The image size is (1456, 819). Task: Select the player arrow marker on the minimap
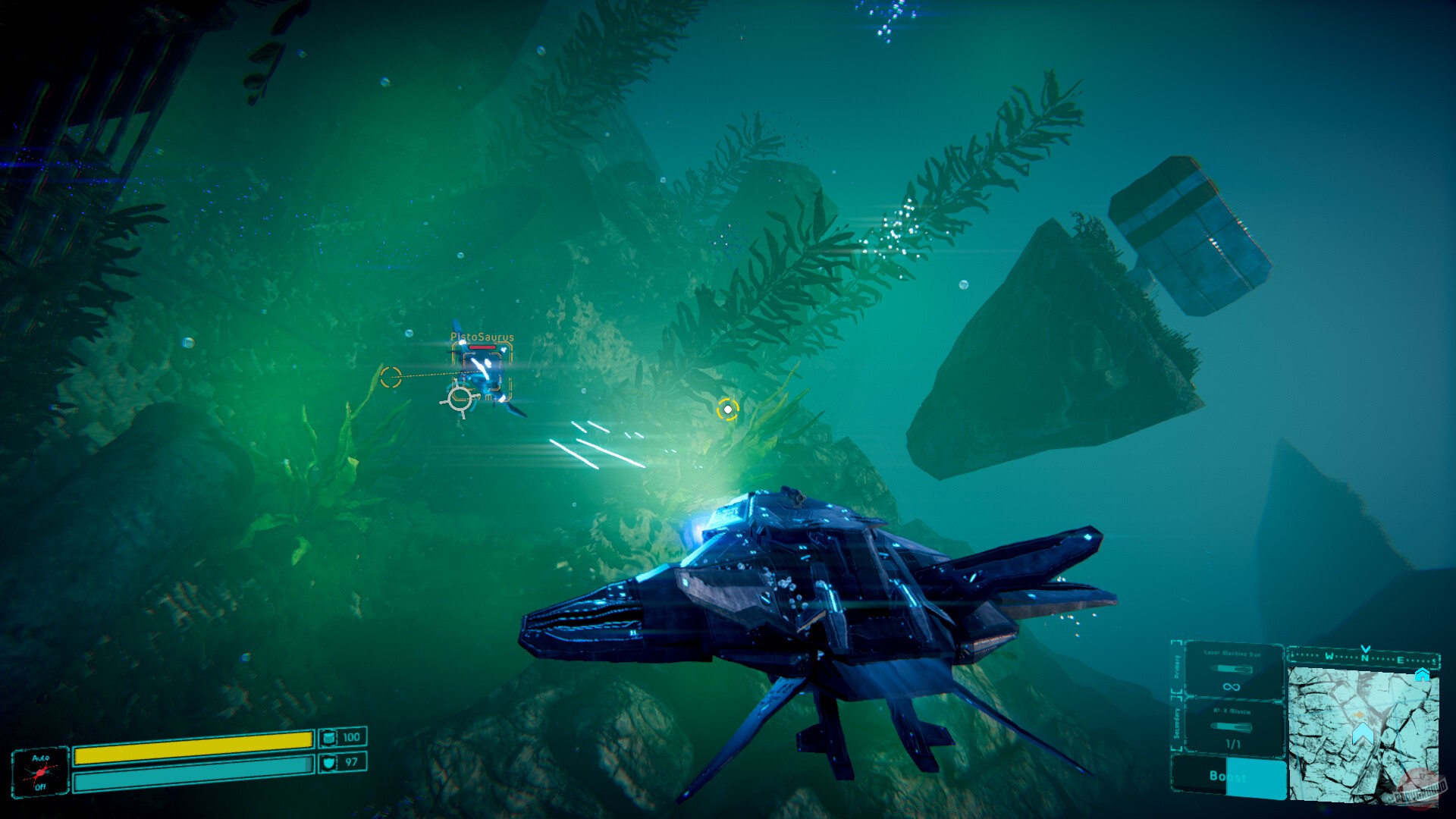click(x=1363, y=733)
